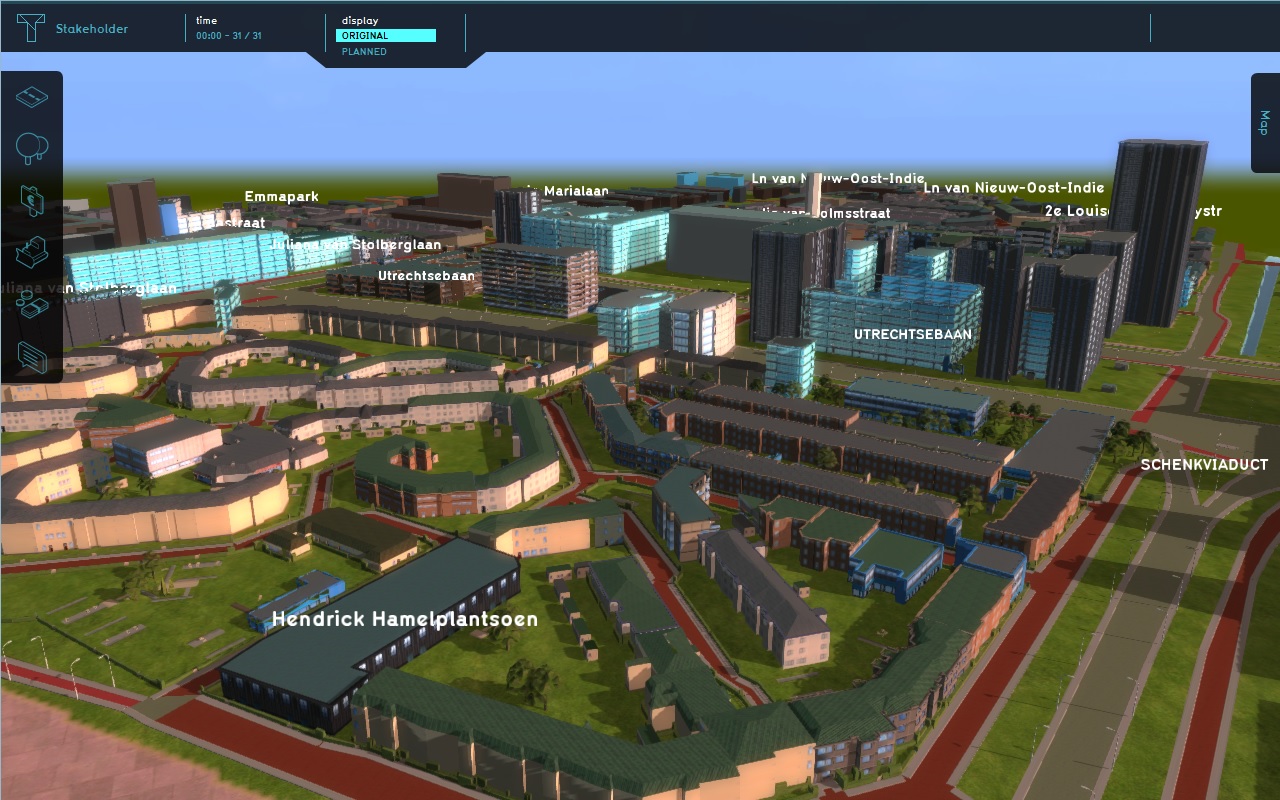The width and height of the screenshot is (1280, 800).
Task: Show the speech bubble messages panel
Action: [32, 356]
